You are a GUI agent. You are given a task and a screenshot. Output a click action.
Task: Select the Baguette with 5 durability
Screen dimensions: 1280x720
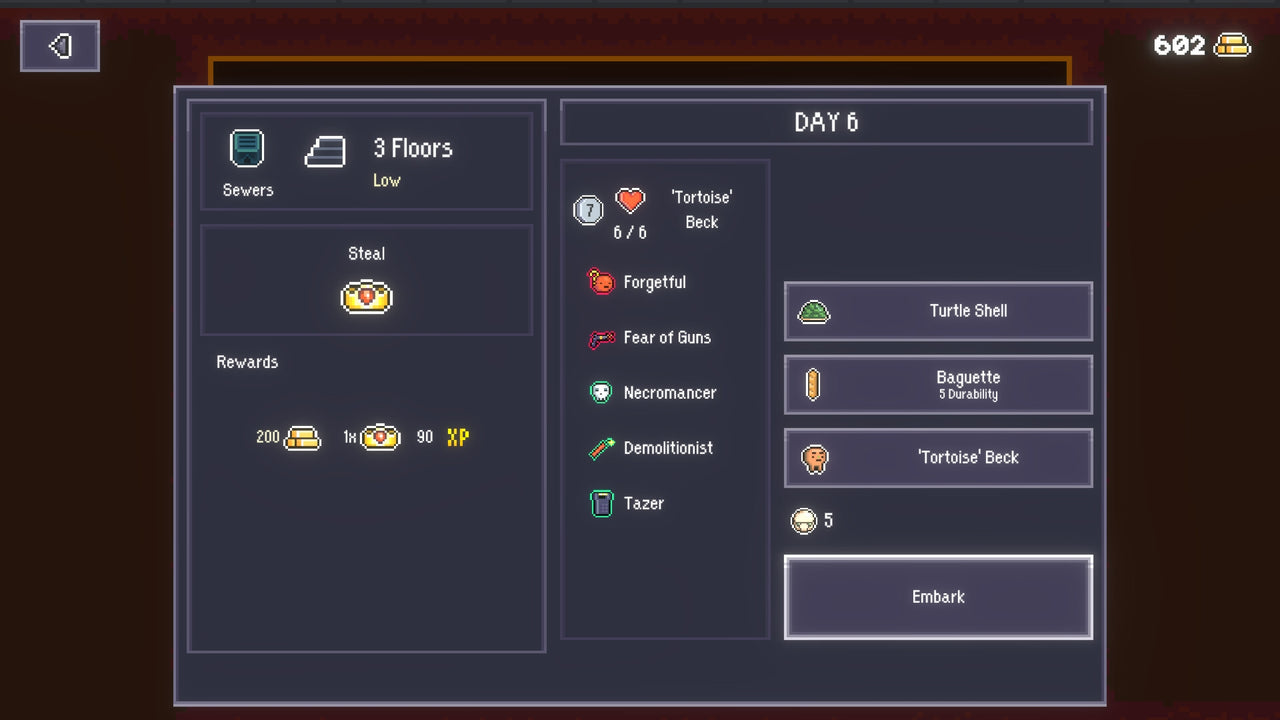click(937, 385)
